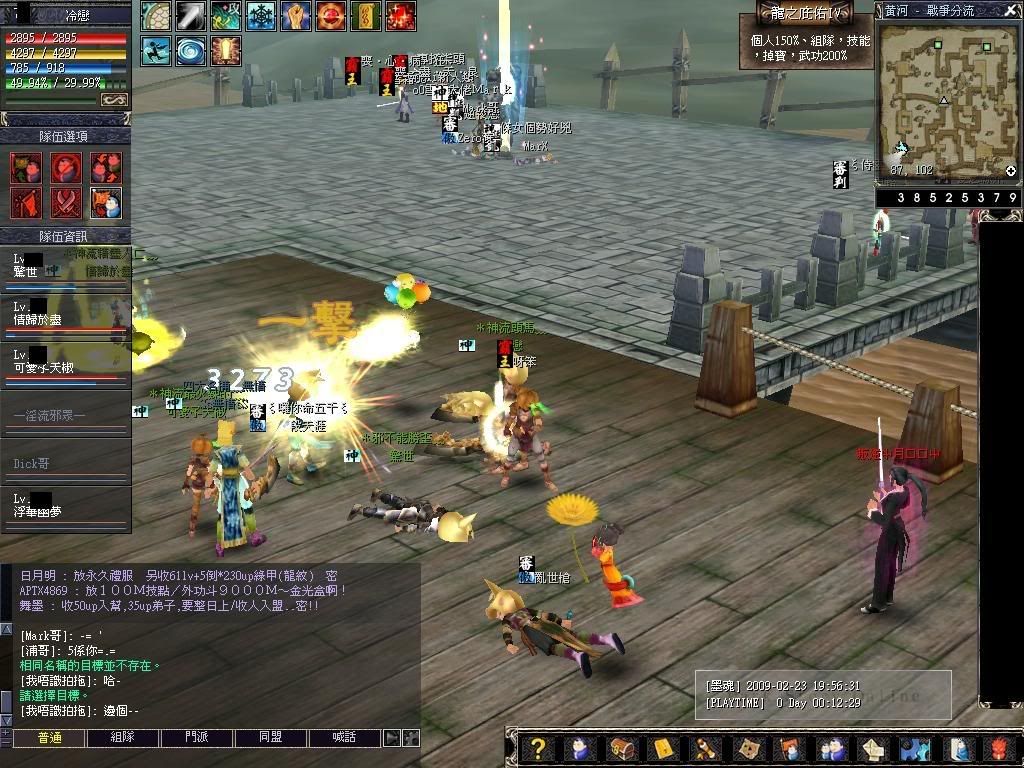Open the 同盟 chat channel
The height and width of the screenshot is (768, 1024).
pyautogui.click(x=270, y=738)
